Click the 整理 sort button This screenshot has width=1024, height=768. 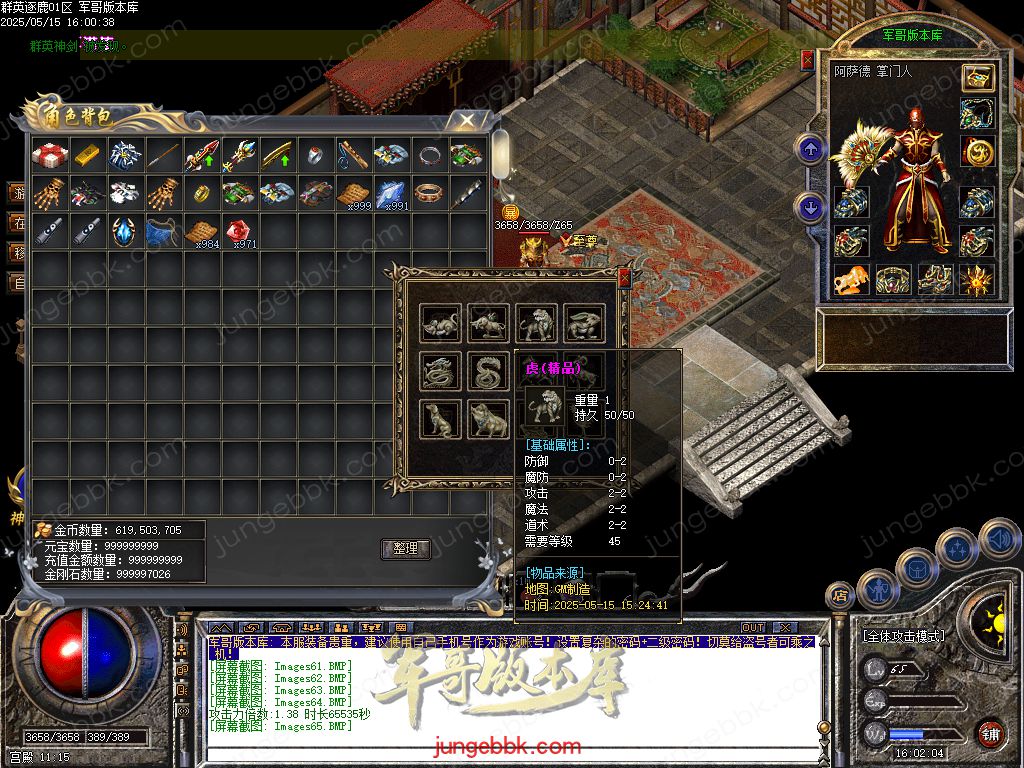405,549
